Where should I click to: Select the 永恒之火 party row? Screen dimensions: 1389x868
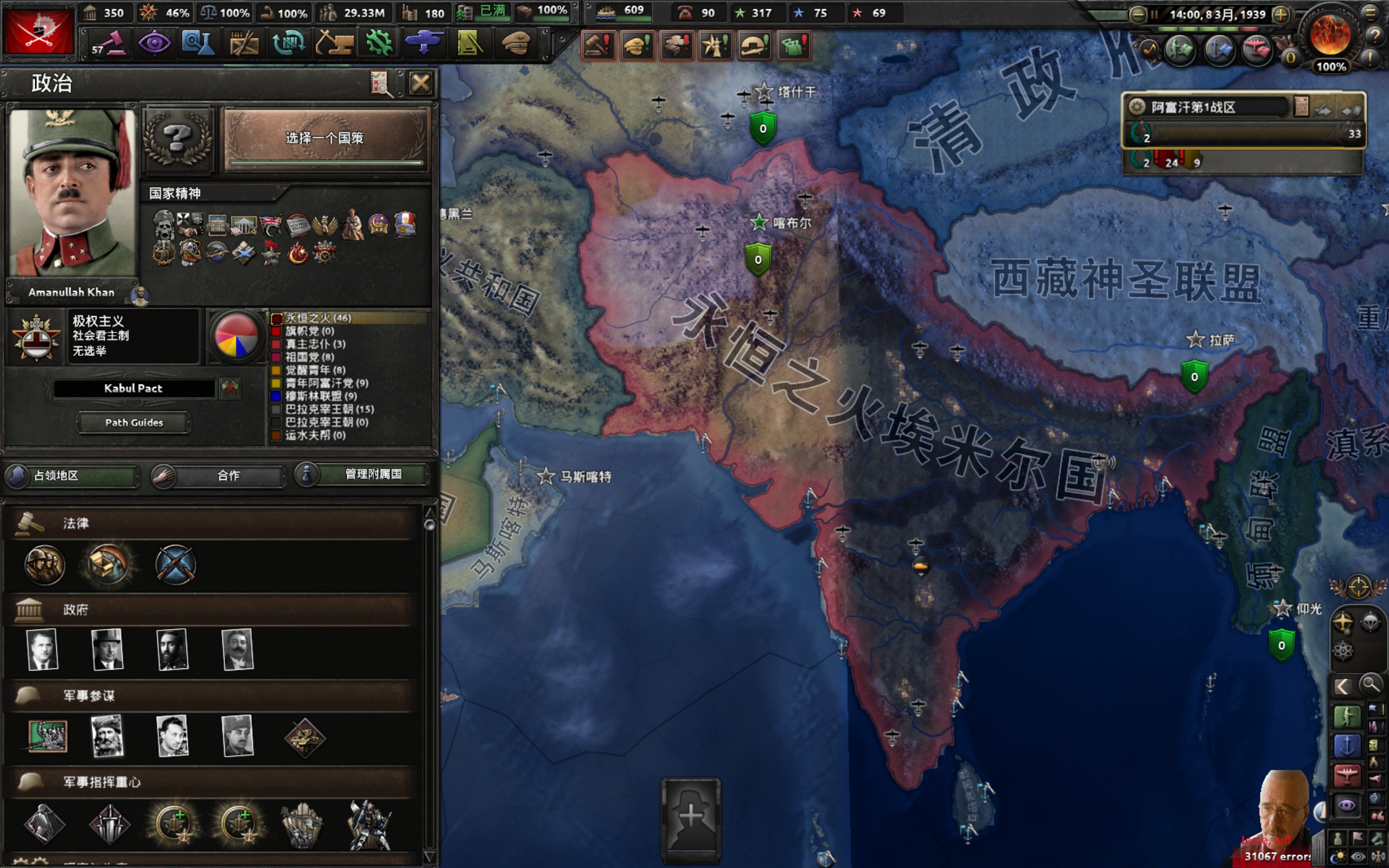click(x=319, y=318)
